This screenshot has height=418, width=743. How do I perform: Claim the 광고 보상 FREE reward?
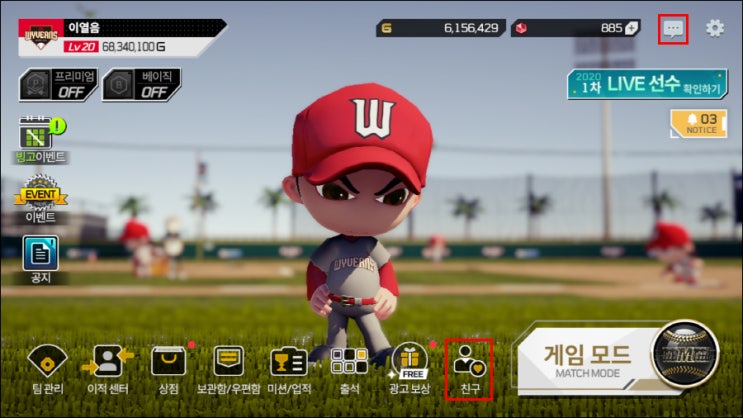[x=409, y=366]
